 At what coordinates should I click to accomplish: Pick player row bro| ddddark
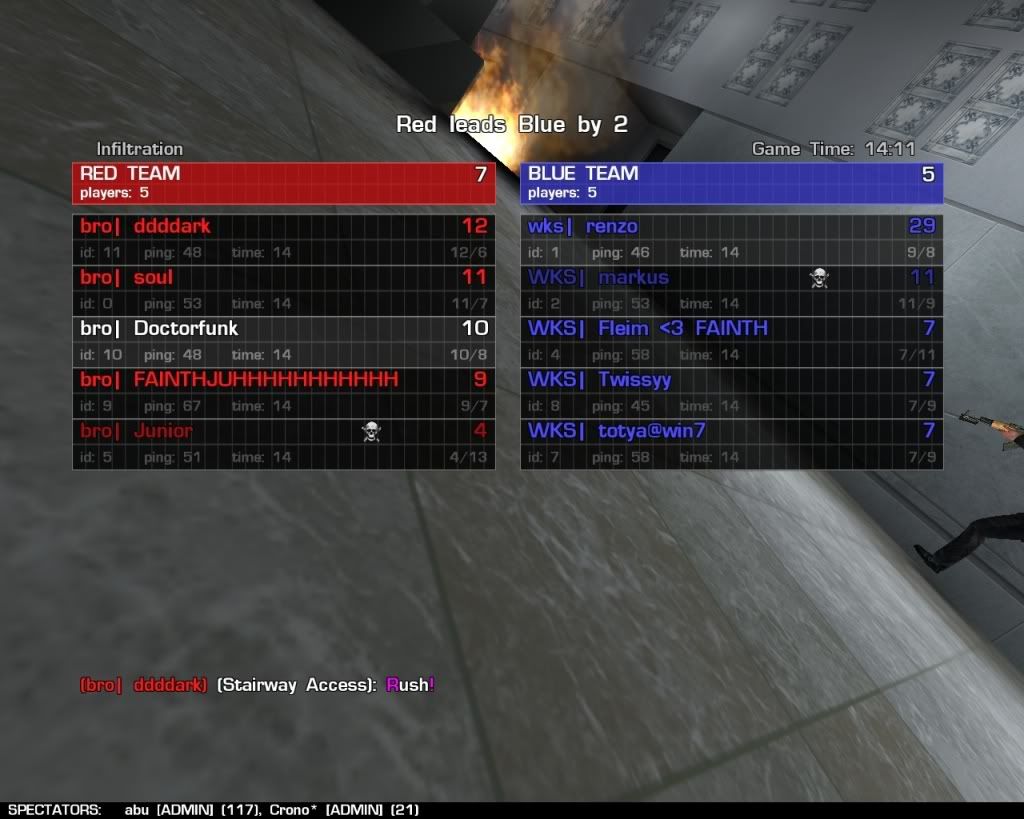pyautogui.click(x=283, y=239)
